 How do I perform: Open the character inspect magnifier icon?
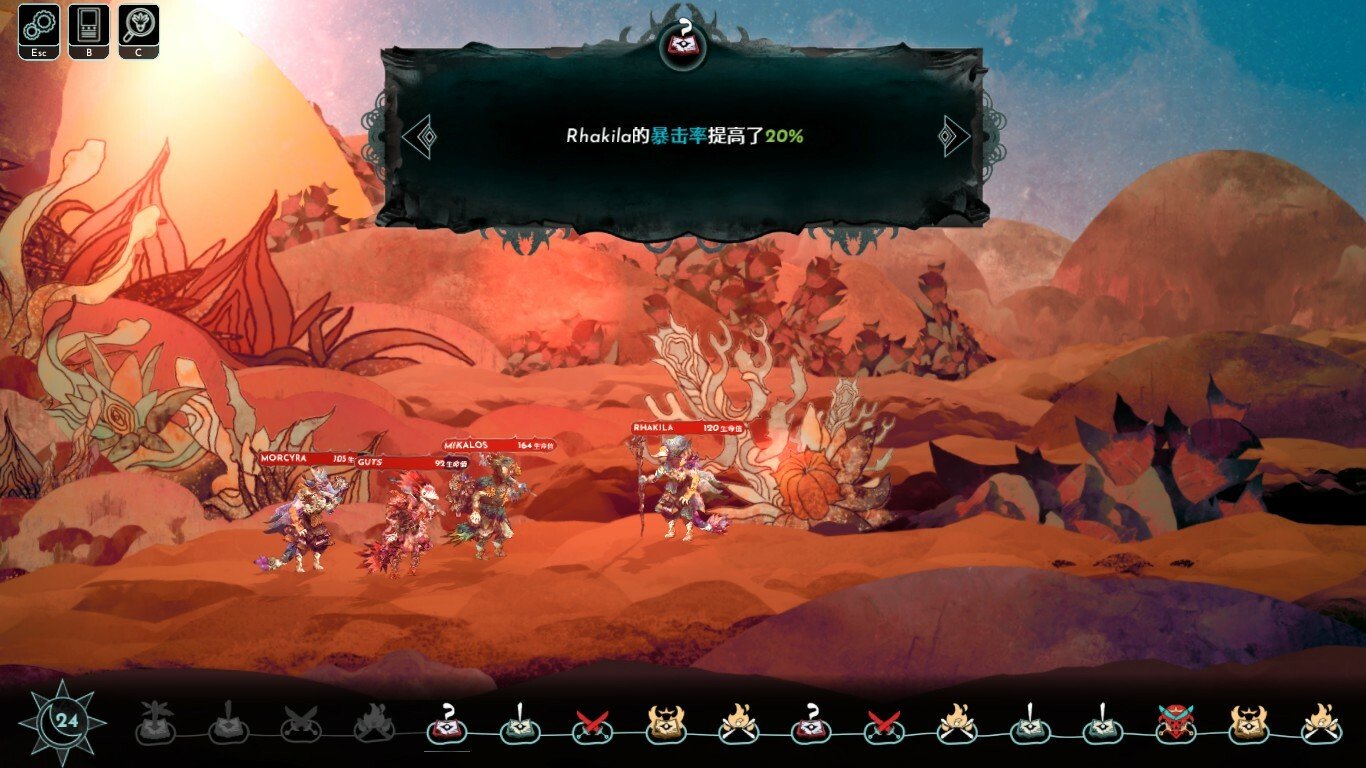point(138,25)
